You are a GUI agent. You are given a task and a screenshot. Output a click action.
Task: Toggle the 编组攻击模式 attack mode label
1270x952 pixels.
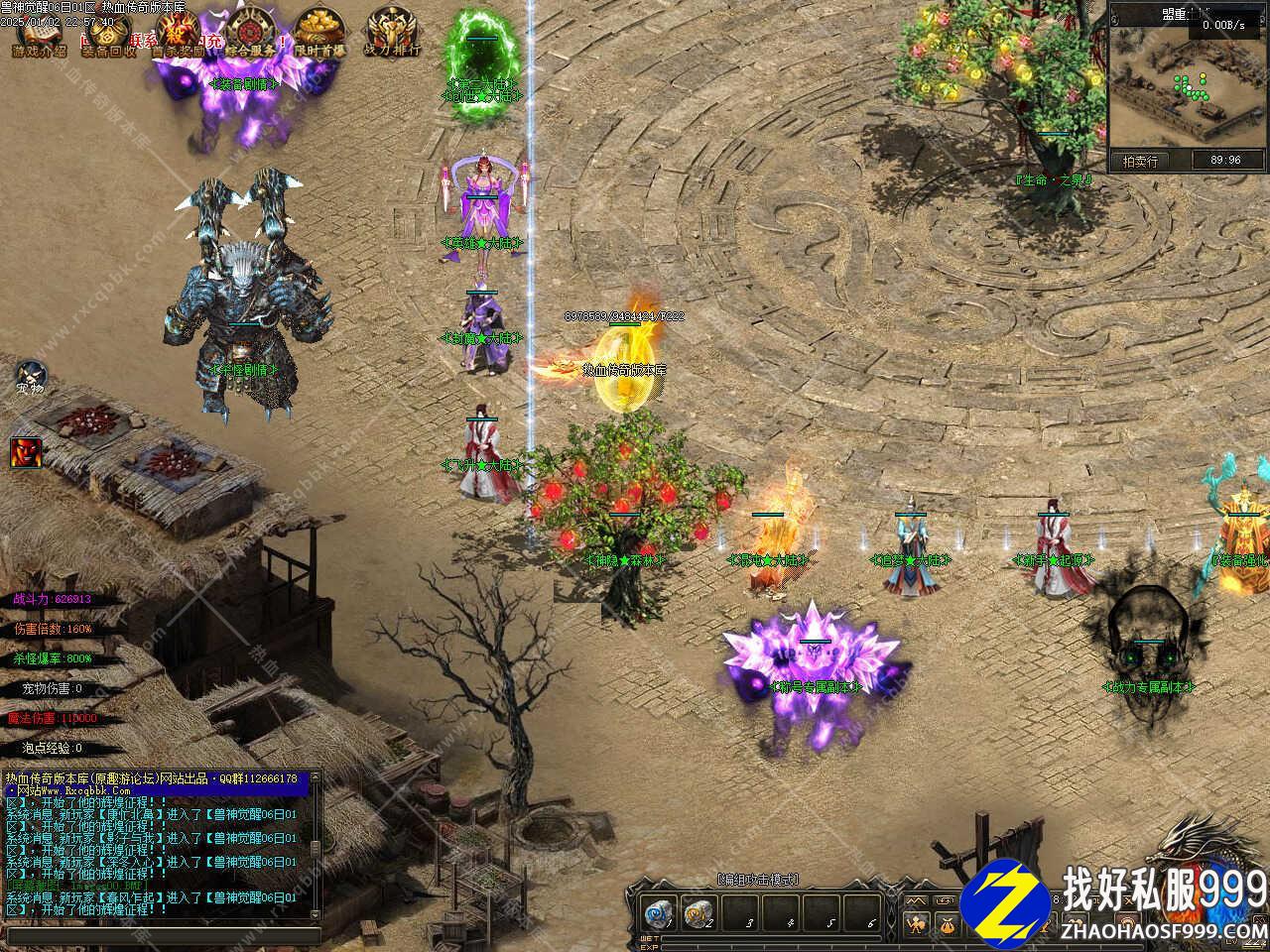(x=758, y=879)
